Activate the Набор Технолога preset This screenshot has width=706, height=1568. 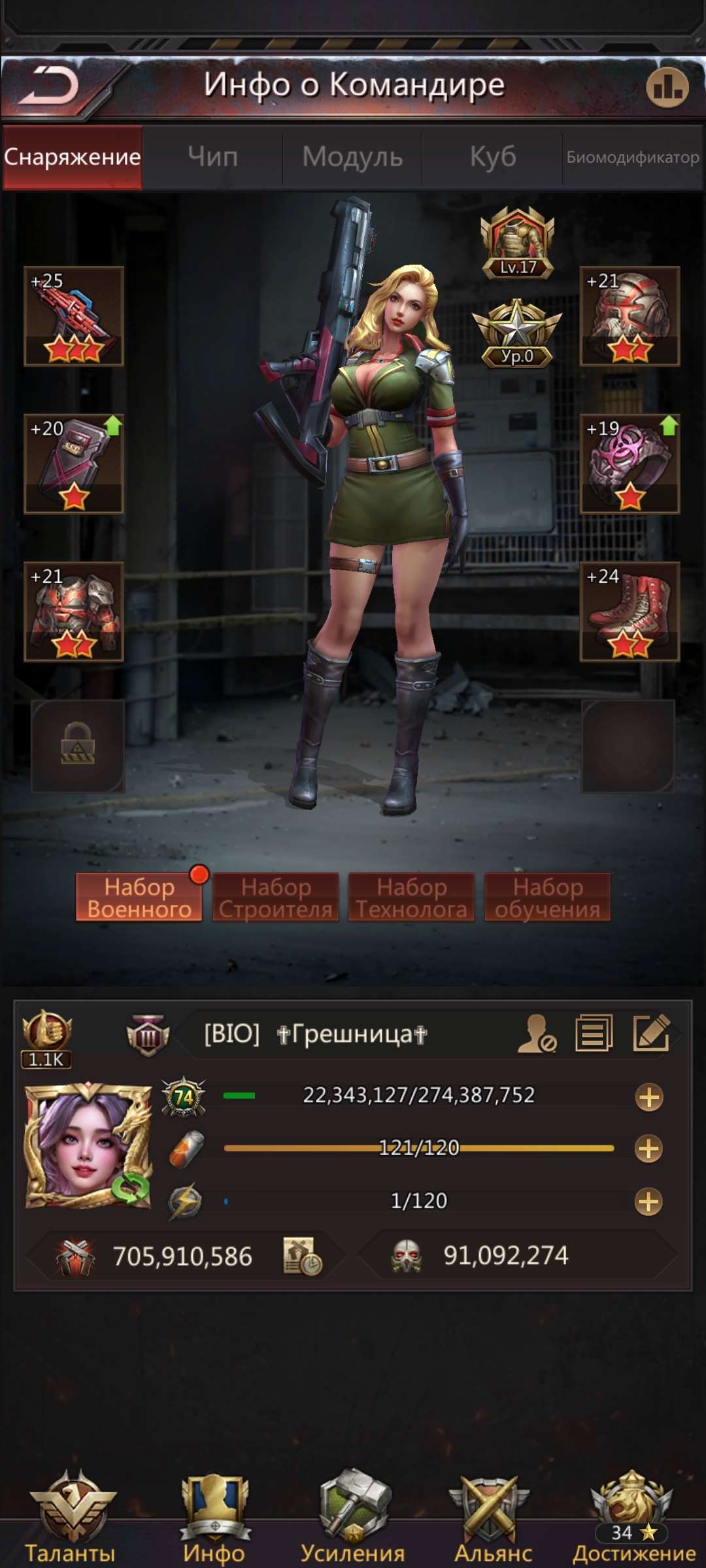click(x=411, y=897)
